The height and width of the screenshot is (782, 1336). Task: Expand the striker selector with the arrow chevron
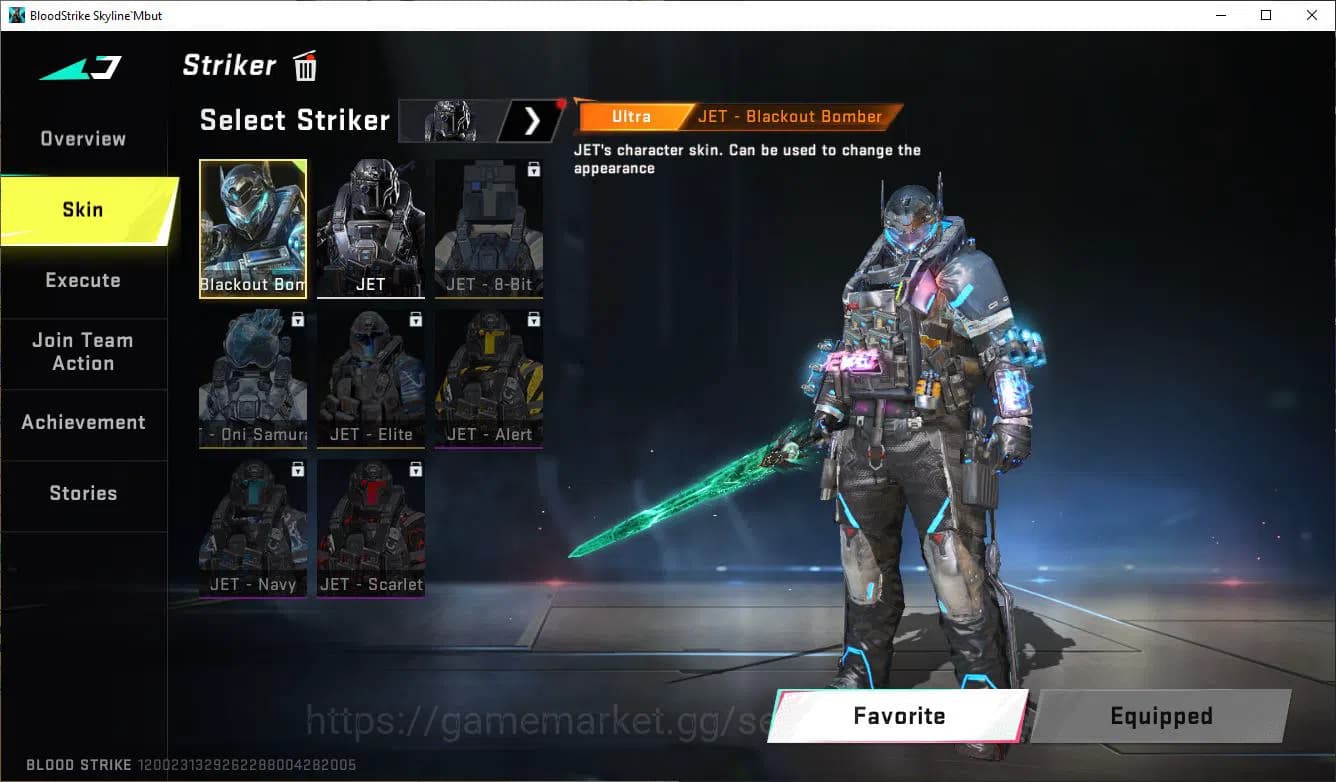[531, 120]
